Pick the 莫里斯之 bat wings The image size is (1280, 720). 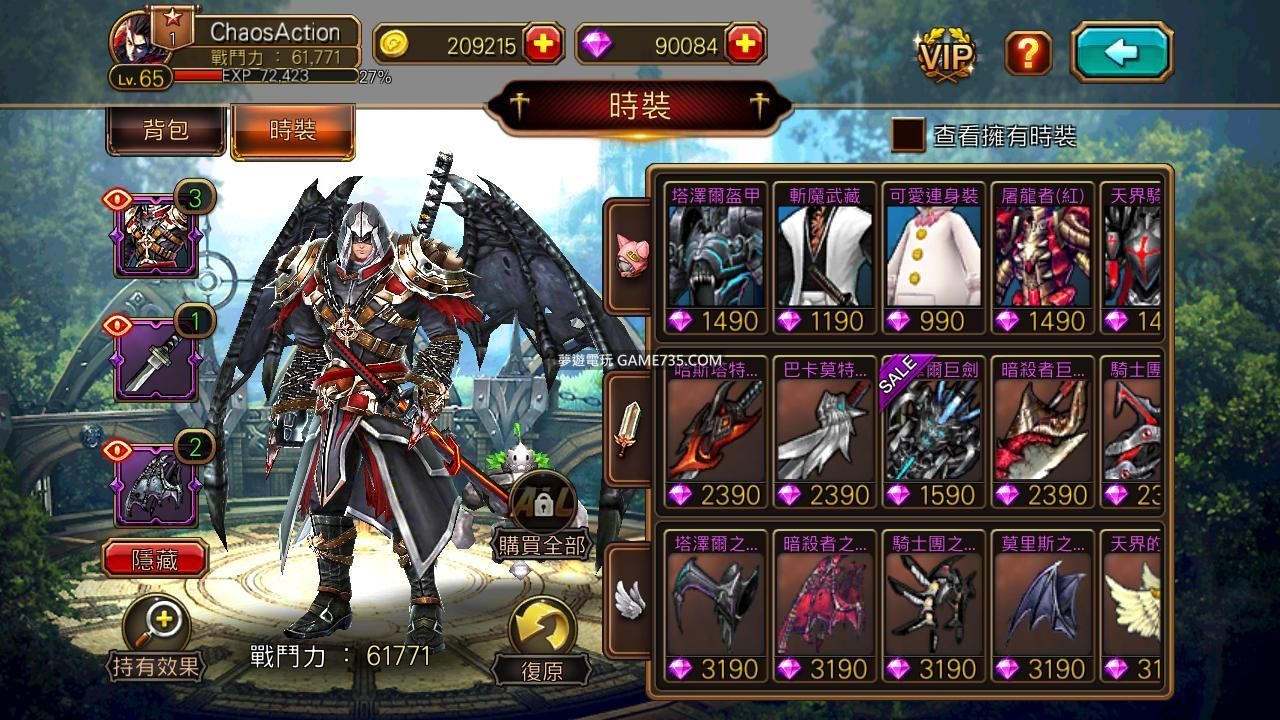(x=1043, y=606)
